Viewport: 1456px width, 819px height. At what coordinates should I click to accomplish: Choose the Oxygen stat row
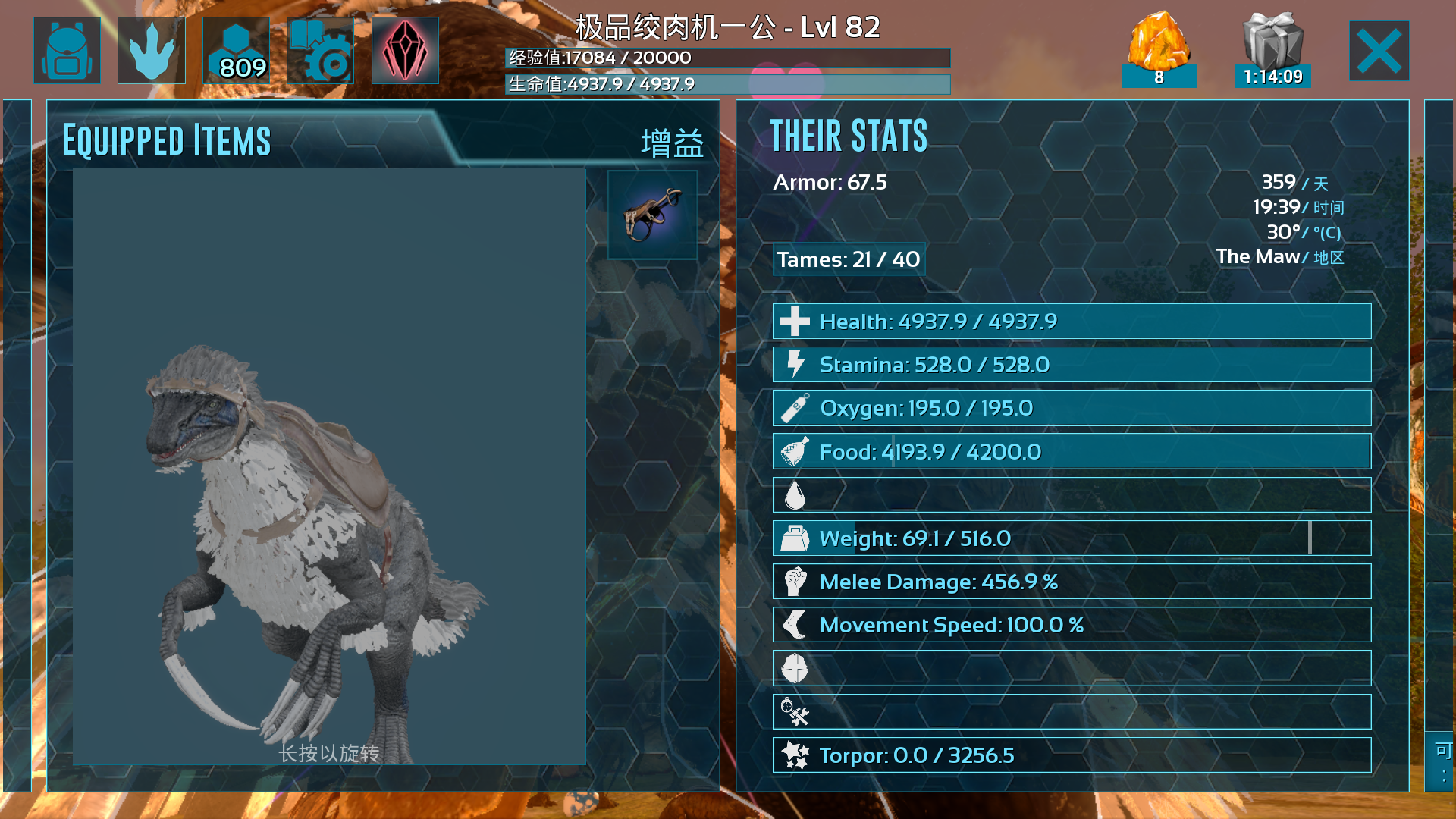click(x=1072, y=408)
